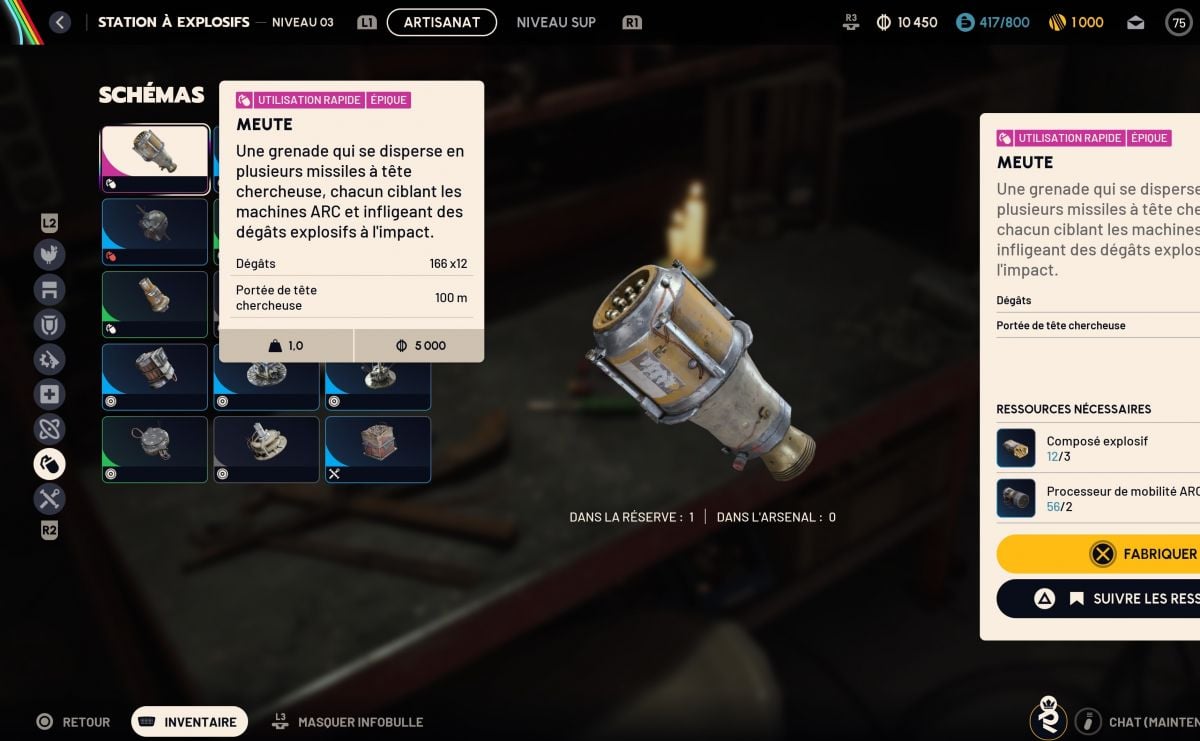Go back using the top-left arrow
This screenshot has width=1200, height=741.
[60, 22]
